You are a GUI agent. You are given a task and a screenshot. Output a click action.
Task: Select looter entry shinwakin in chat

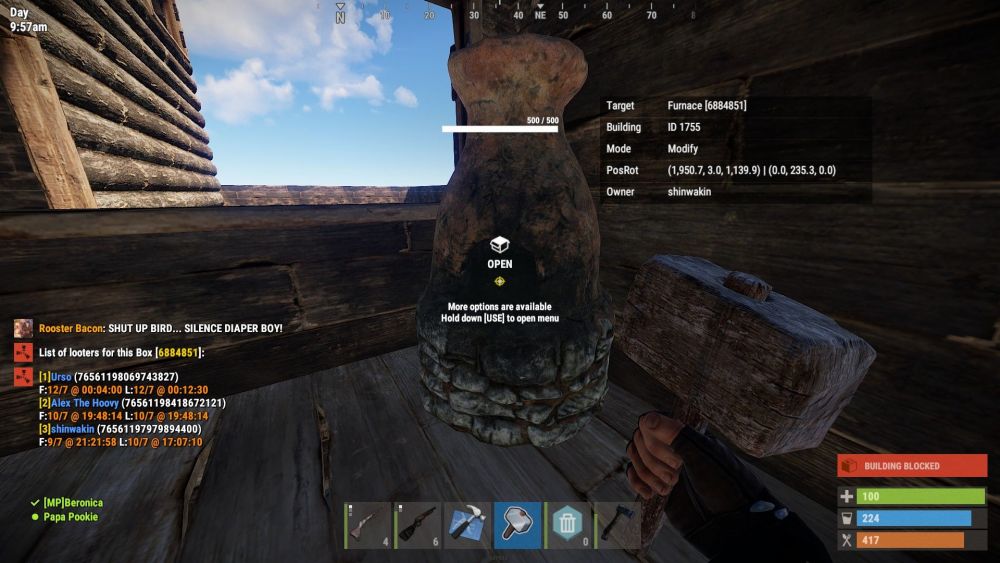[119, 429]
